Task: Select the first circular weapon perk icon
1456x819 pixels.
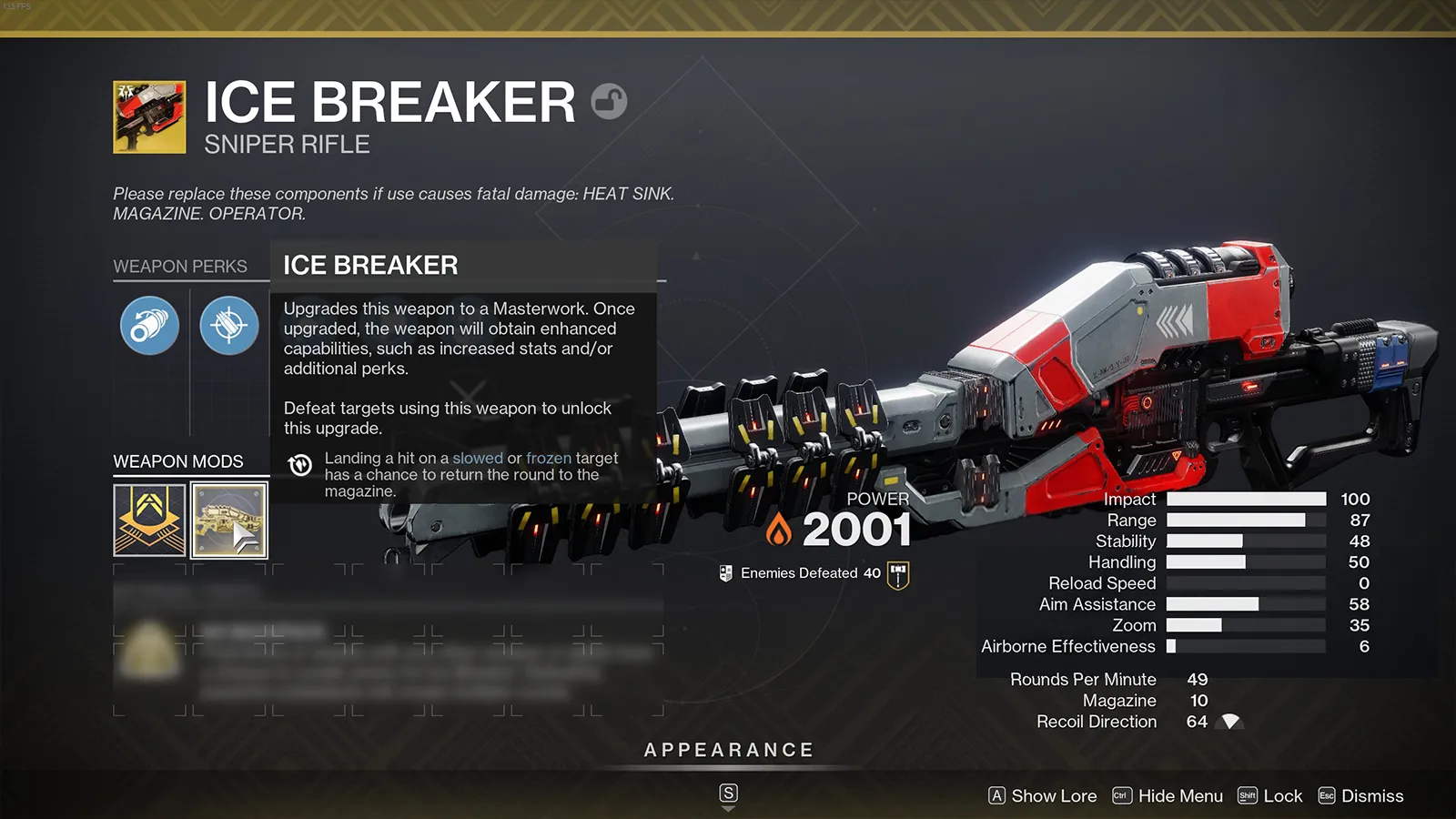Action: 148,326
